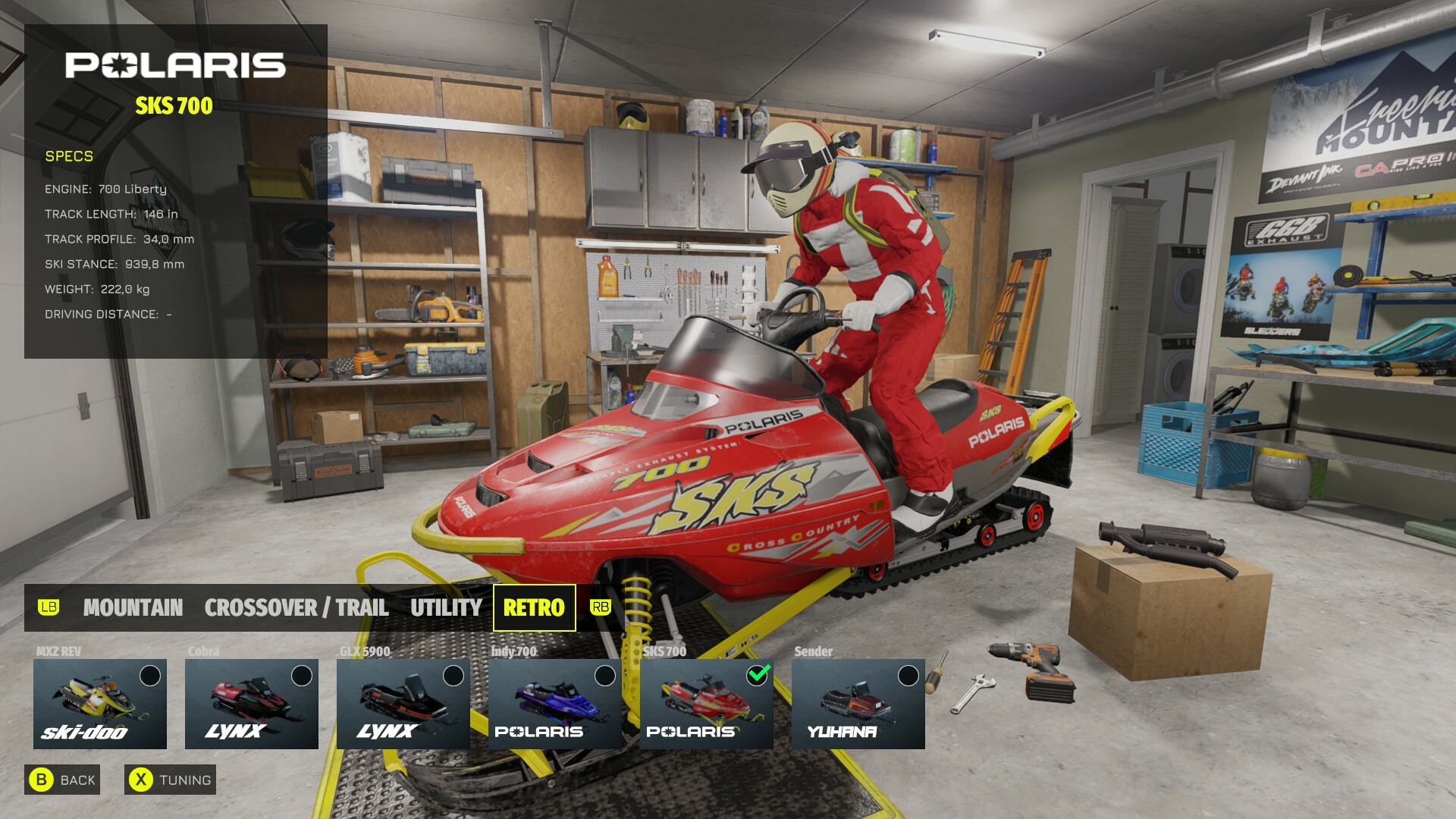Open the Tuning menu

point(171,780)
